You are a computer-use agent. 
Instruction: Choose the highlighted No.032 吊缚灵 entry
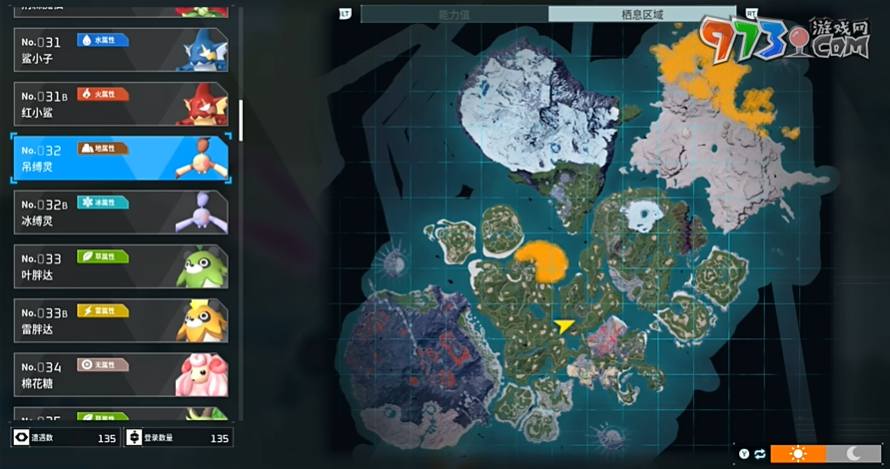[120, 158]
